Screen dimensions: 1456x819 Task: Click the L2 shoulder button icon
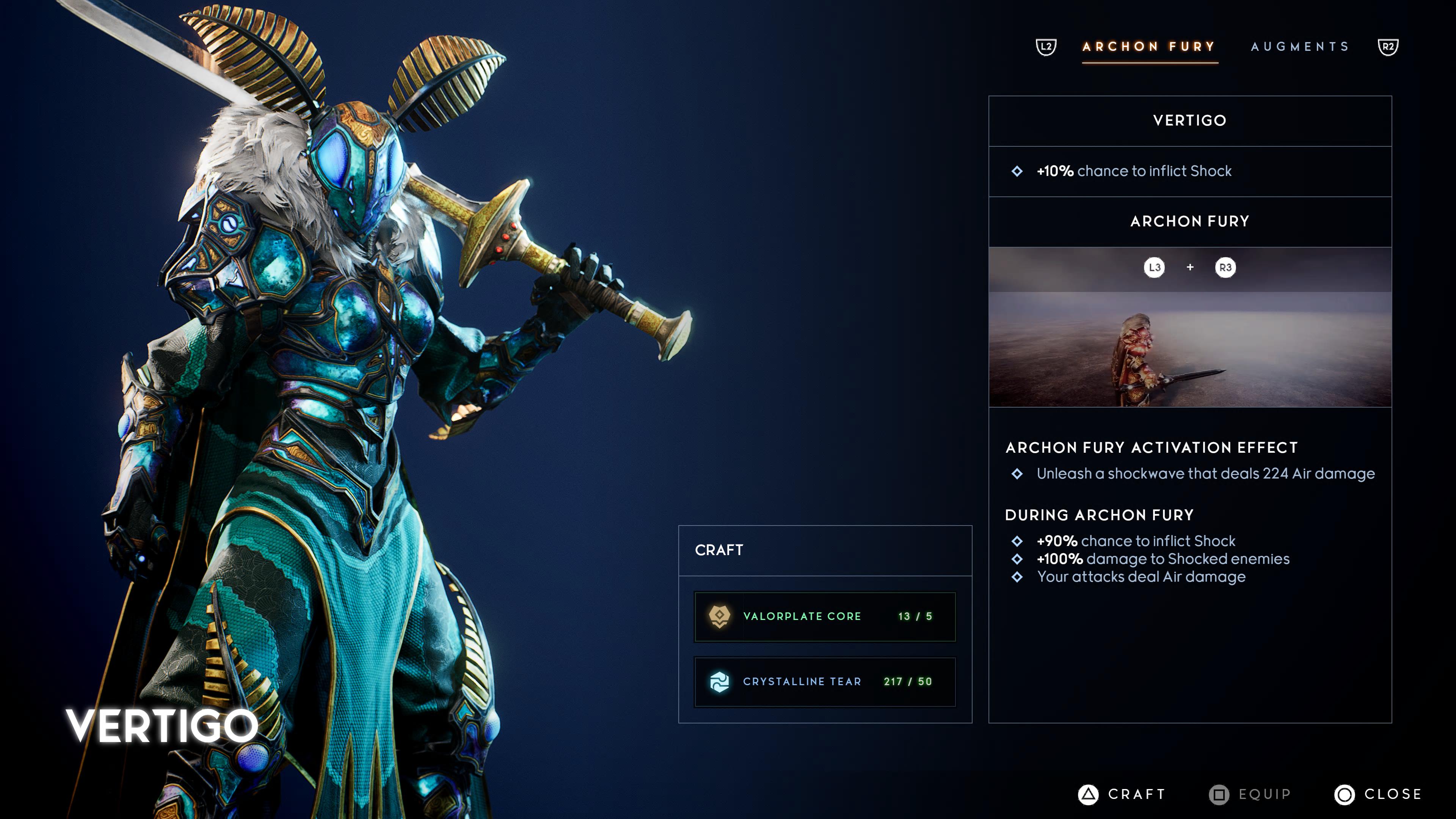tap(1046, 46)
